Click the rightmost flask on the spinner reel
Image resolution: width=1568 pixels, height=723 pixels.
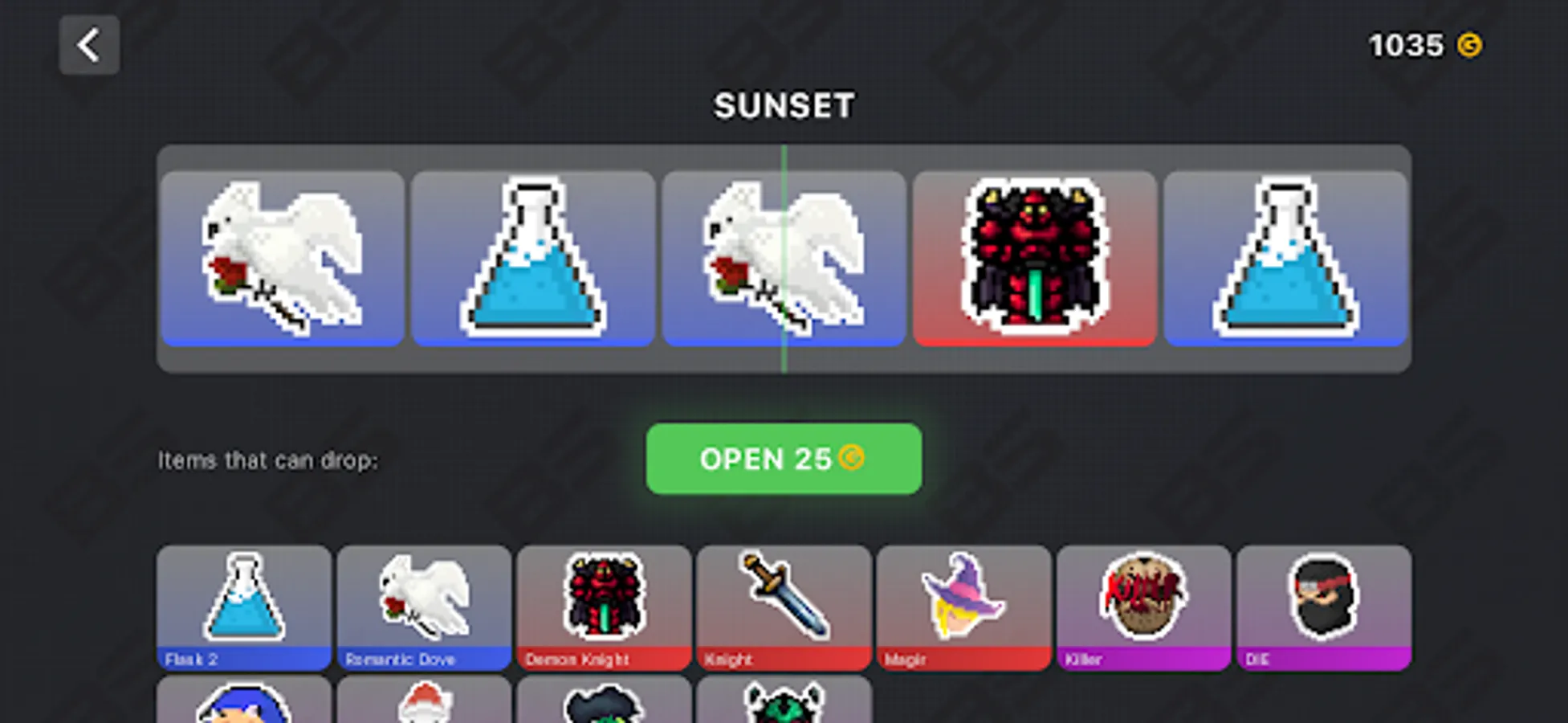pos(1285,259)
